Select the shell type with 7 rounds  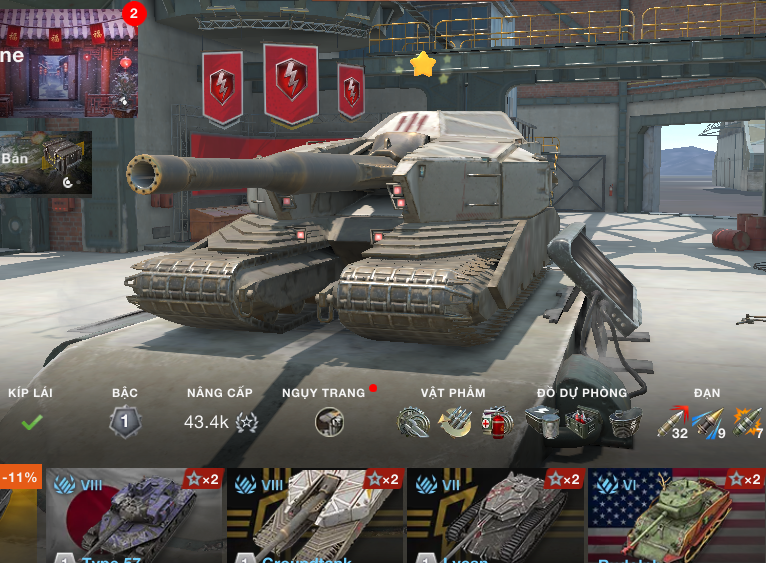[749, 422]
